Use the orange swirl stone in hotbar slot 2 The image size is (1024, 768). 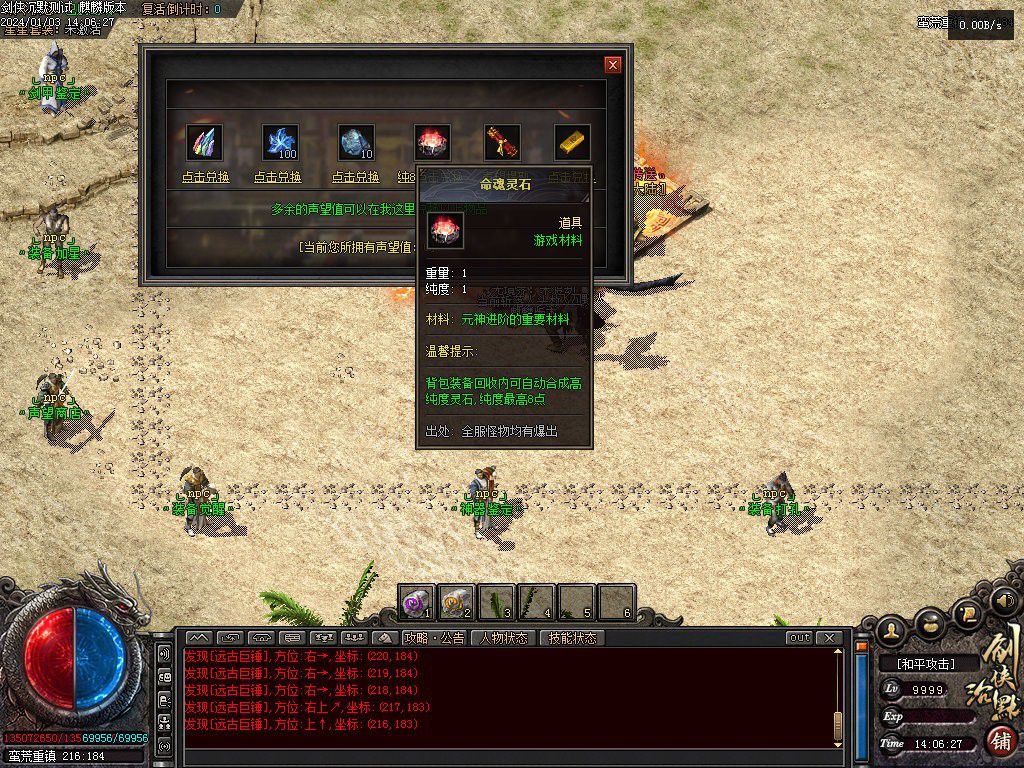click(456, 602)
